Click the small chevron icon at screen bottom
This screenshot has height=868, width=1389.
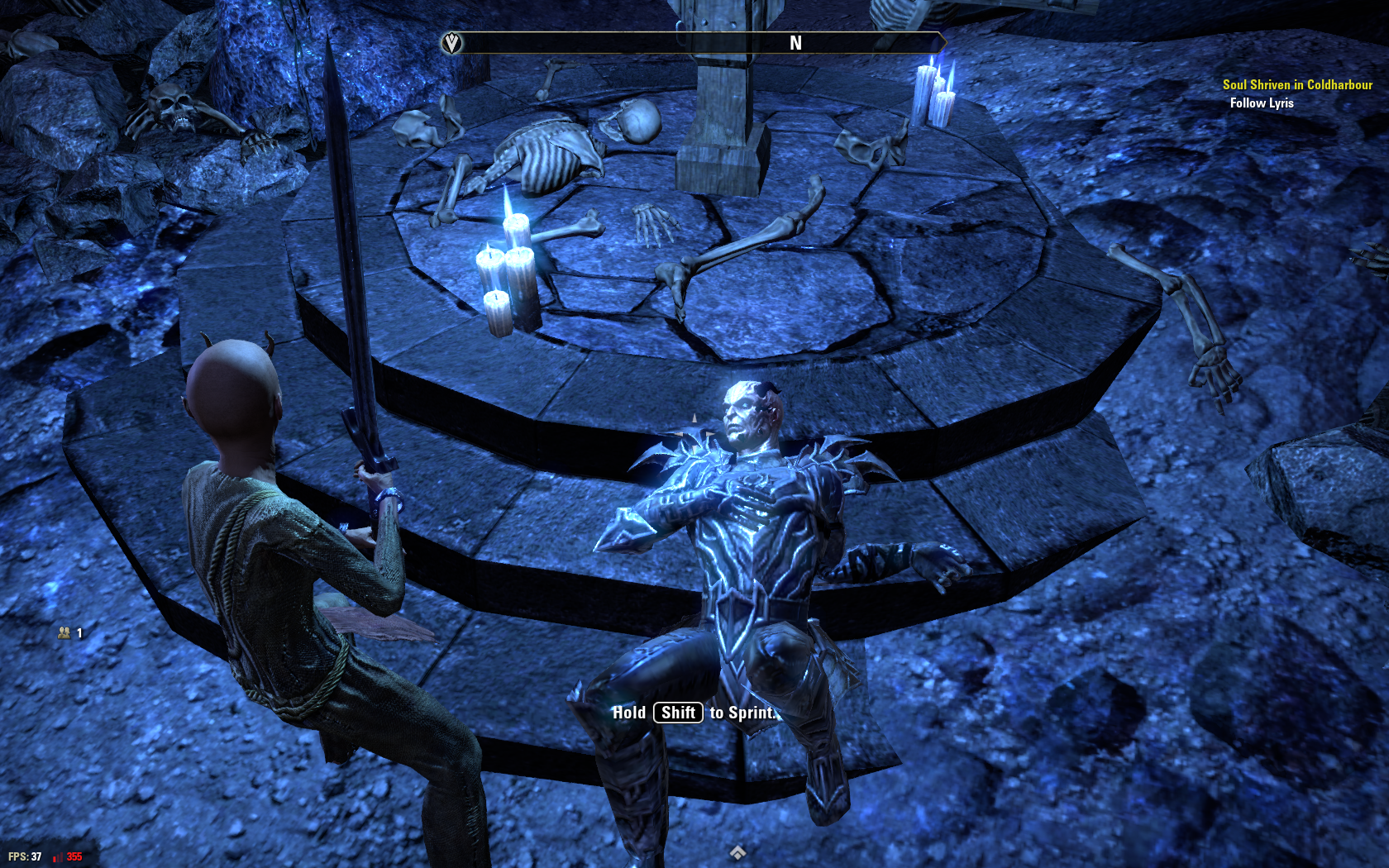click(737, 852)
